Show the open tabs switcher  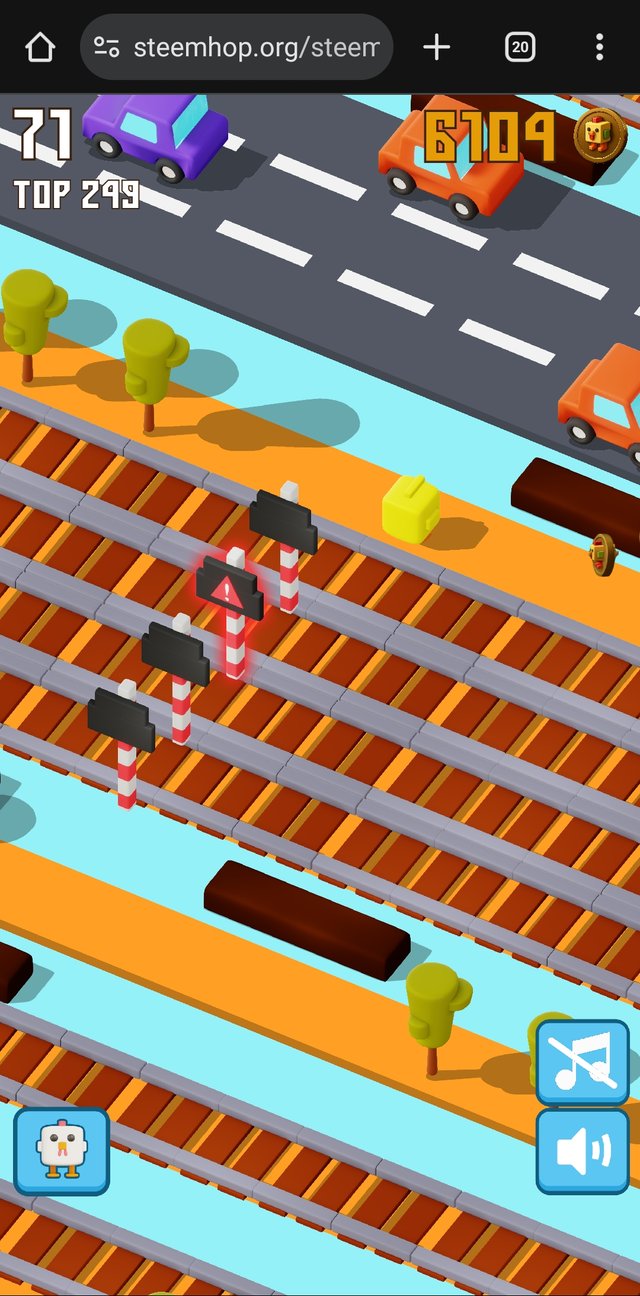point(520,47)
